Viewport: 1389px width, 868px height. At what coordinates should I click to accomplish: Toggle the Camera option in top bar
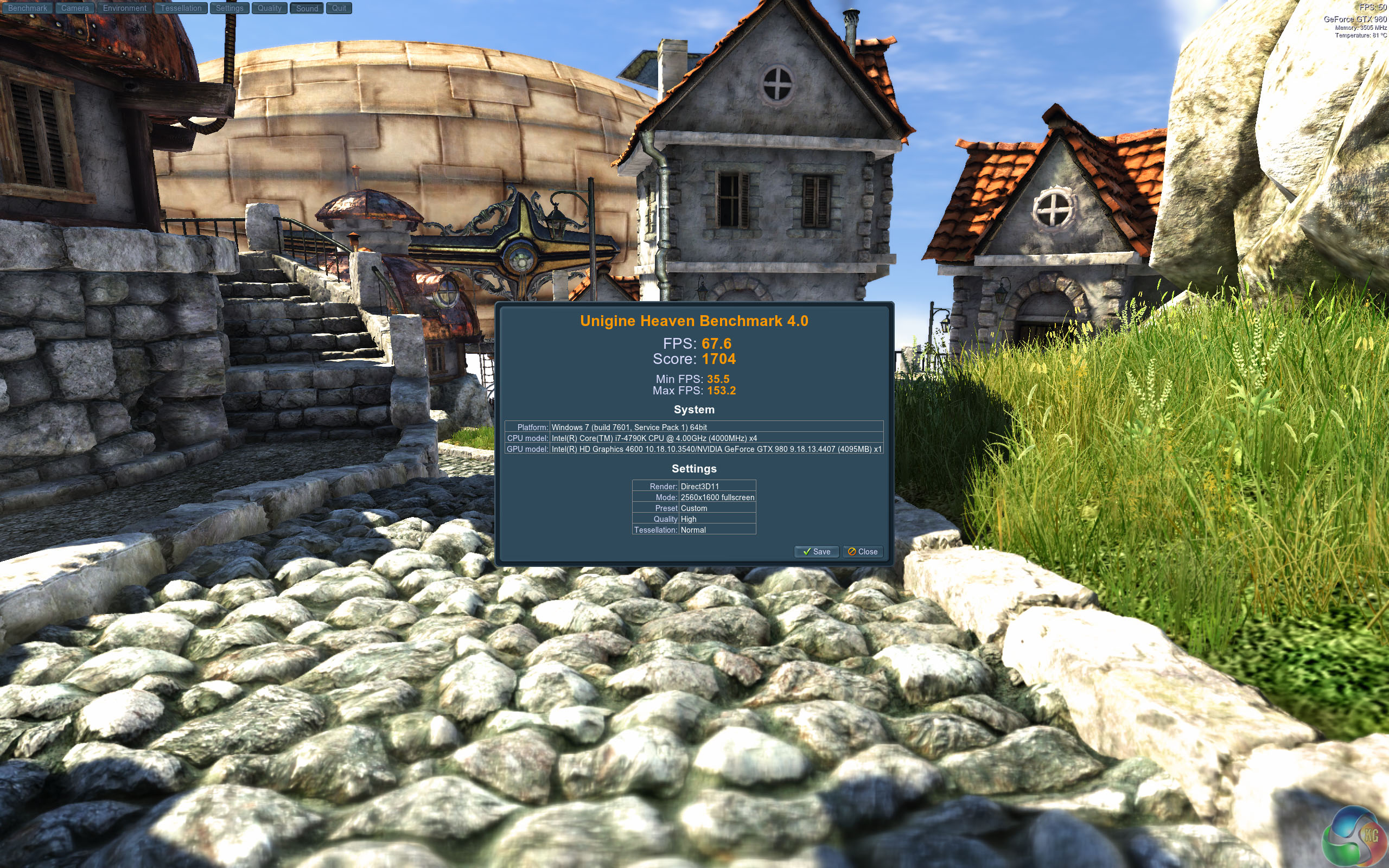click(x=75, y=8)
